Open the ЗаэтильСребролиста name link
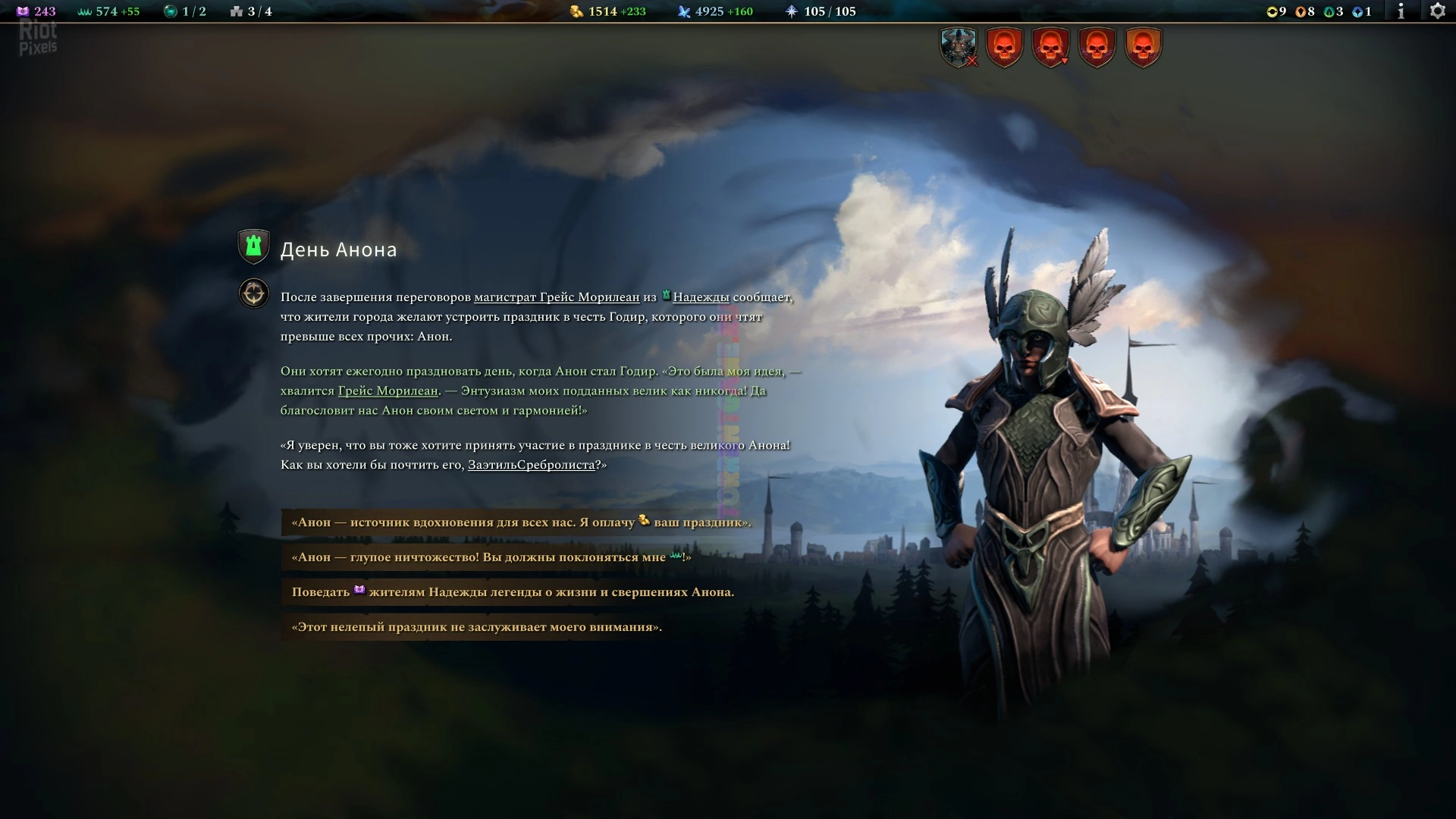 click(531, 465)
